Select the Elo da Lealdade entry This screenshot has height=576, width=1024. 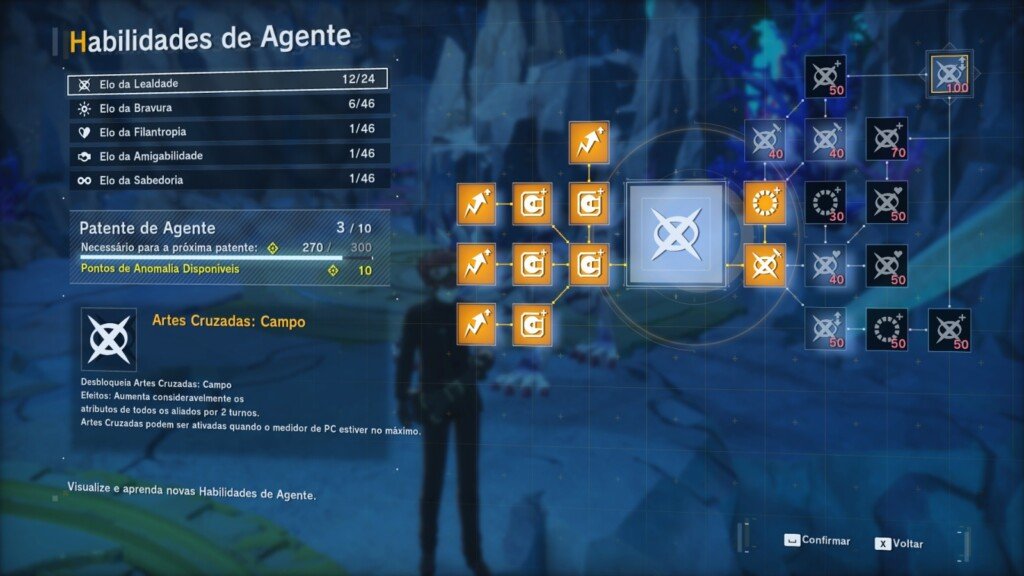(227, 83)
